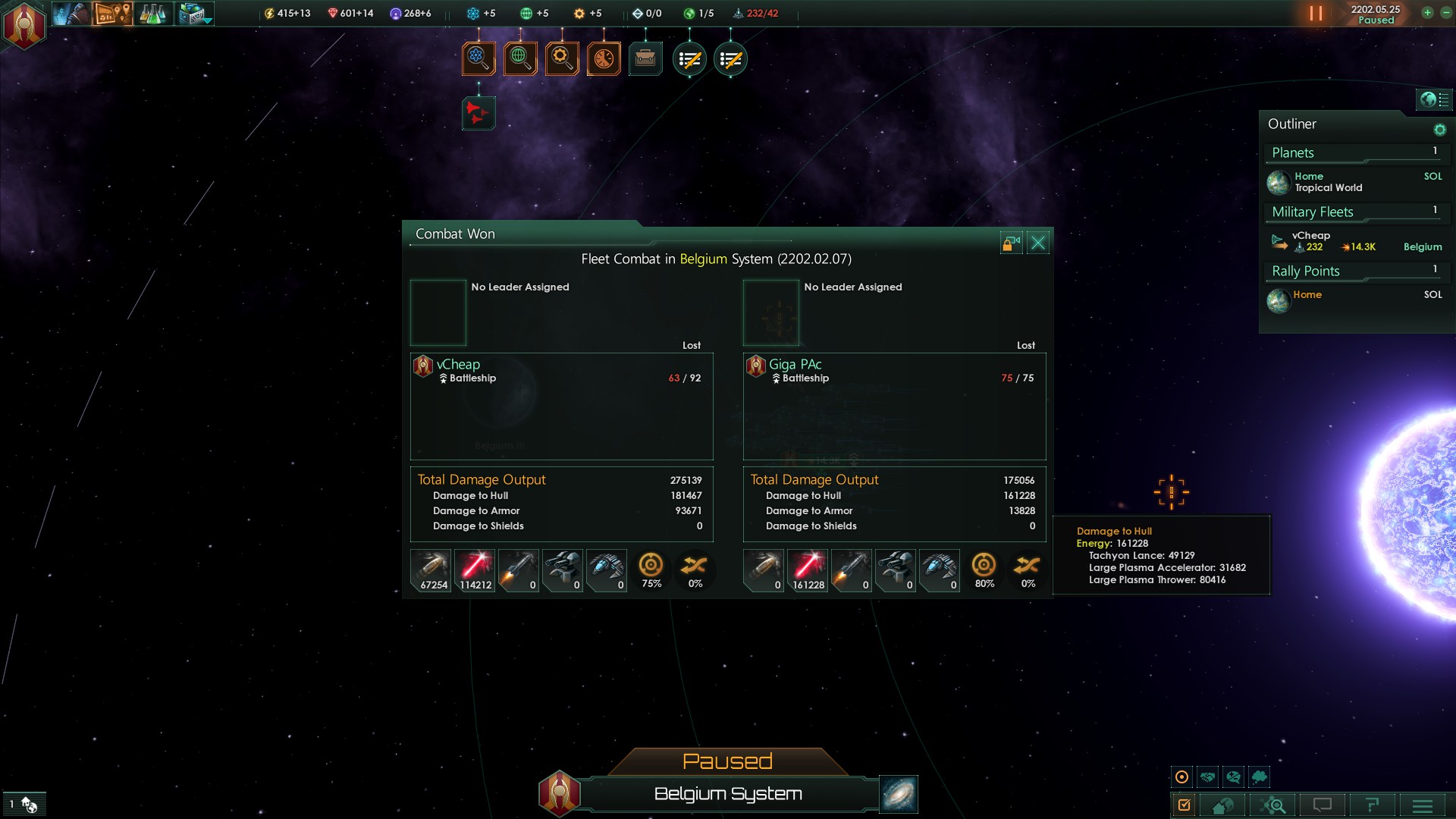
Task: Open the chat message window
Action: point(1323,805)
